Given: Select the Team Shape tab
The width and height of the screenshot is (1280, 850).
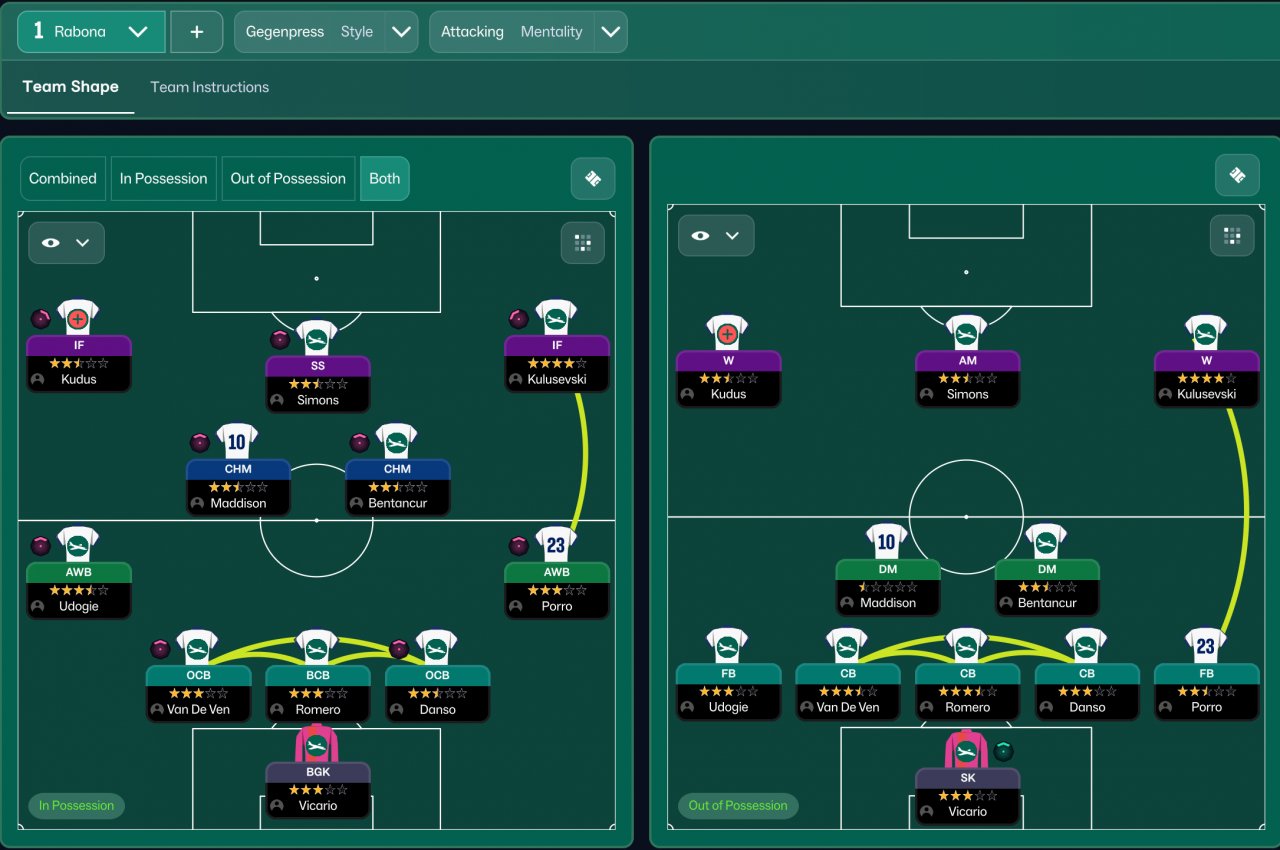Looking at the screenshot, I should [x=70, y=87].
